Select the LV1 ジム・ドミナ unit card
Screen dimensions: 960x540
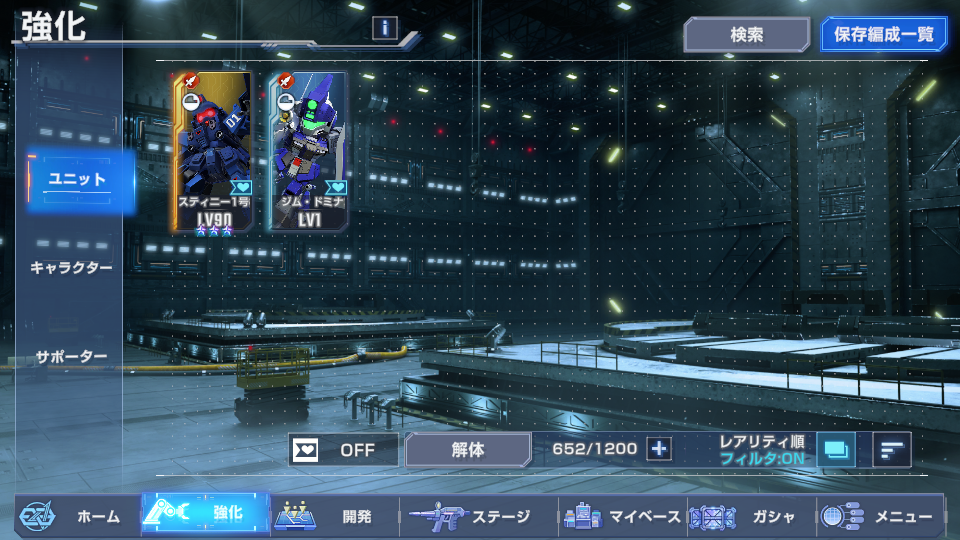coord(308,152)
